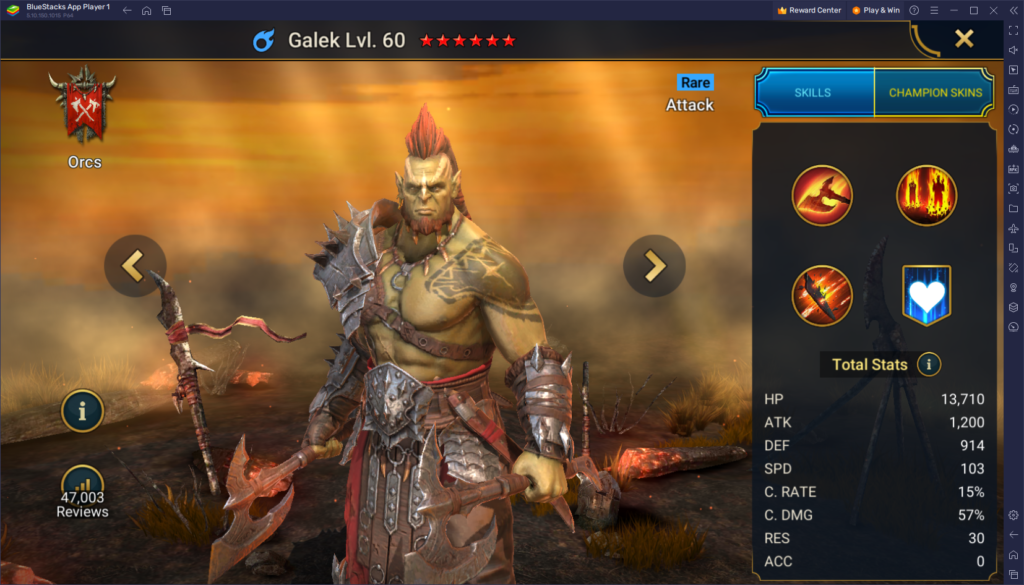Click the blue Magic affinity icon
1024x585 pixels.
[264, 41]
